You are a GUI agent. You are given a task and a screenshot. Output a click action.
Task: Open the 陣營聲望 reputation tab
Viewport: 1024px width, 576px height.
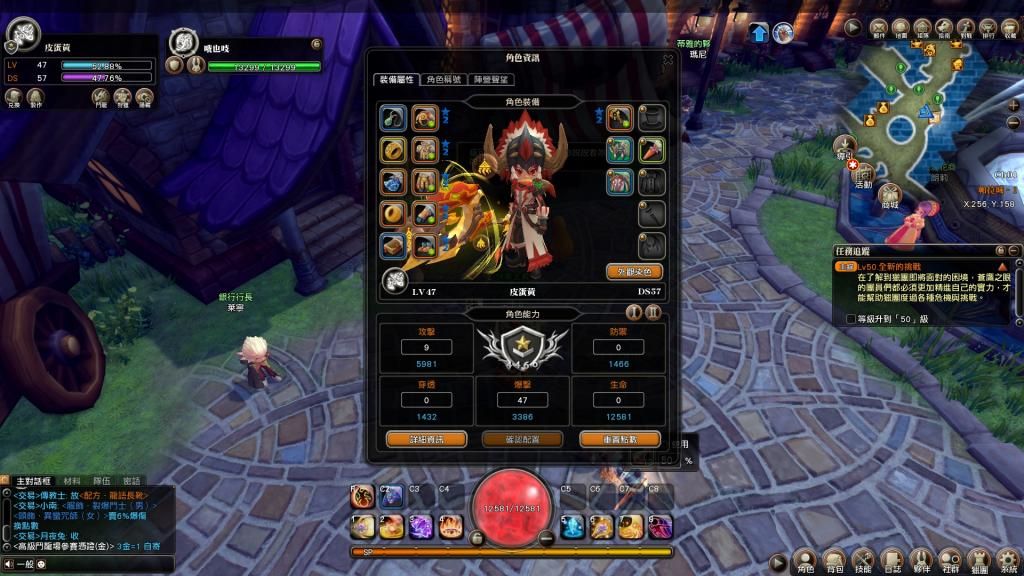[x=490, y=79]
